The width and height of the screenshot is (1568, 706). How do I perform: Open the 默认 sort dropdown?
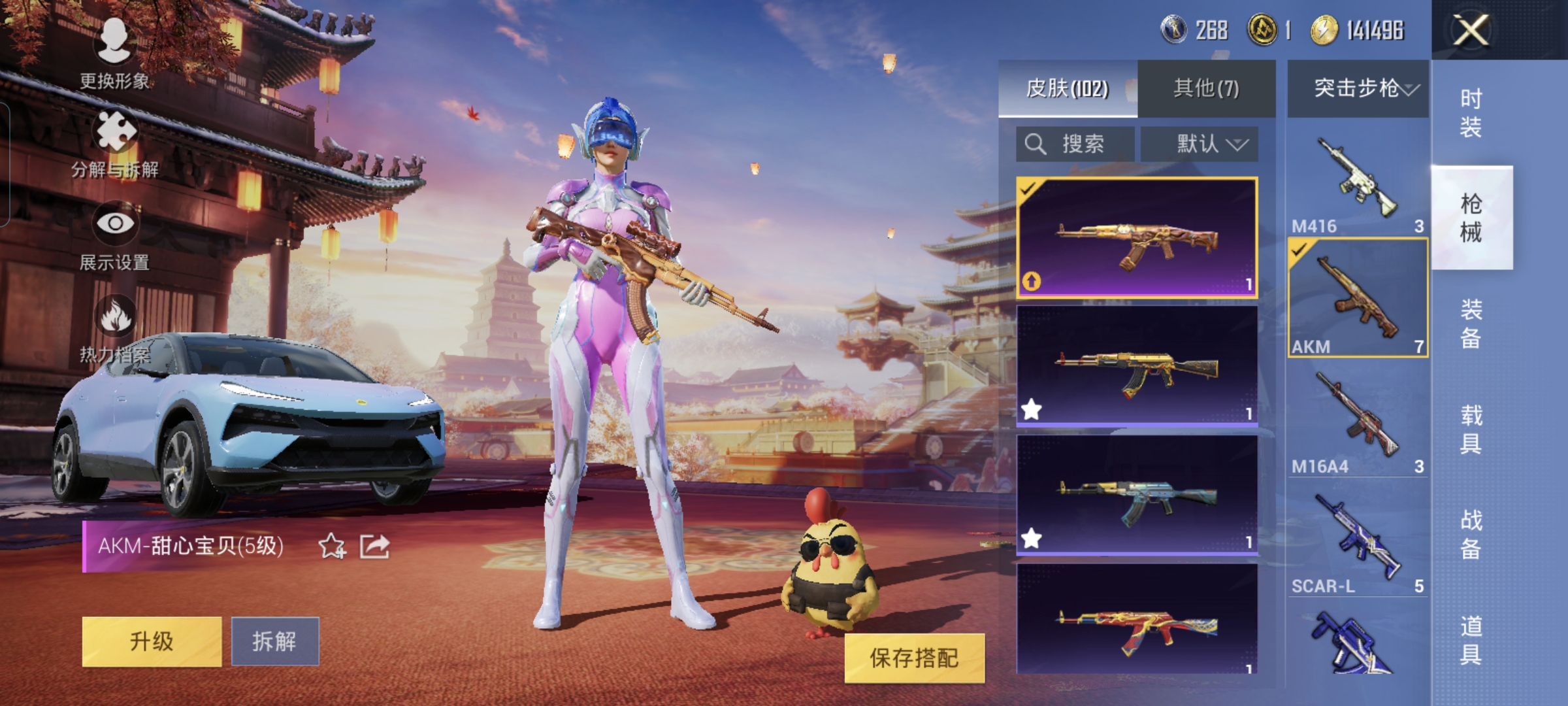coord(1200,144)
